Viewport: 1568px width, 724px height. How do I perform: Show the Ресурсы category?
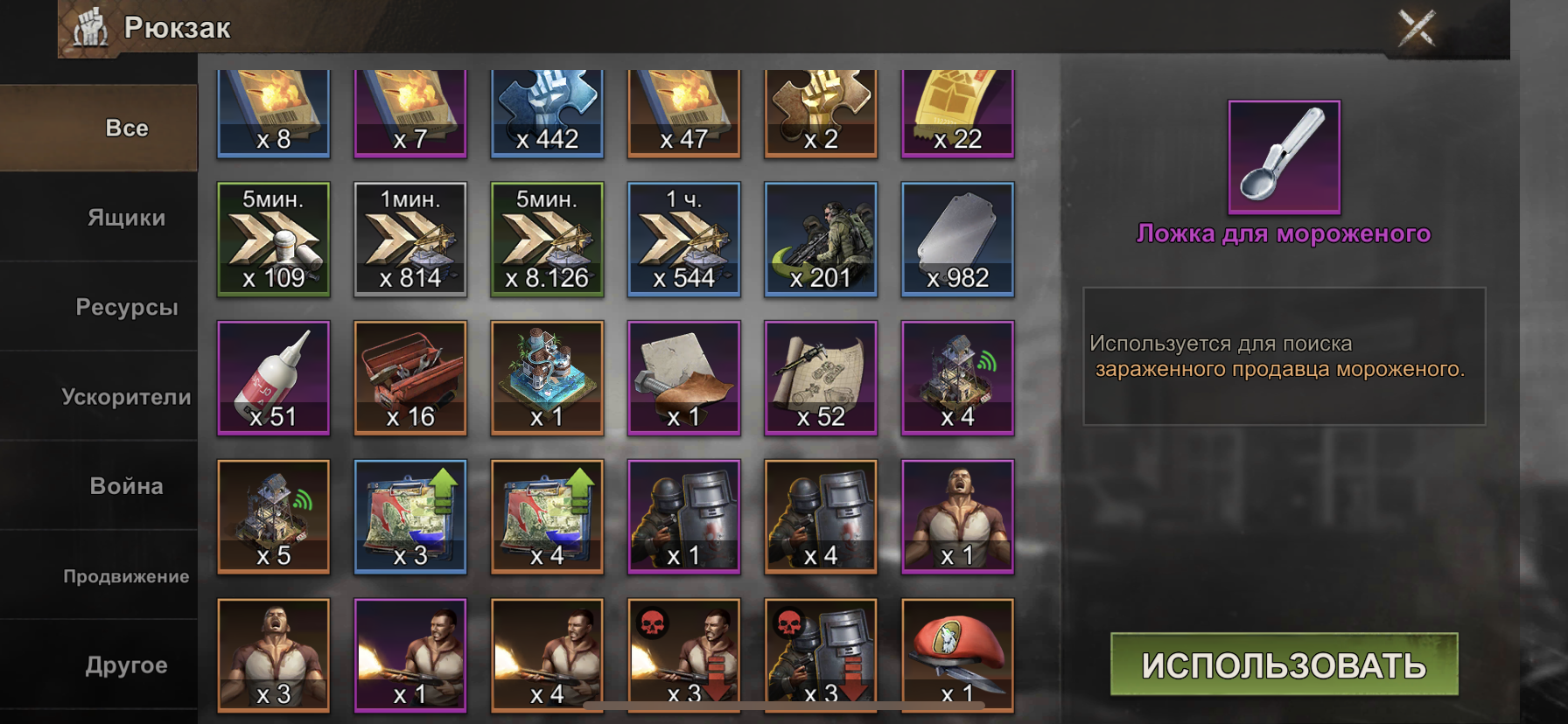[x=126, y=307]
